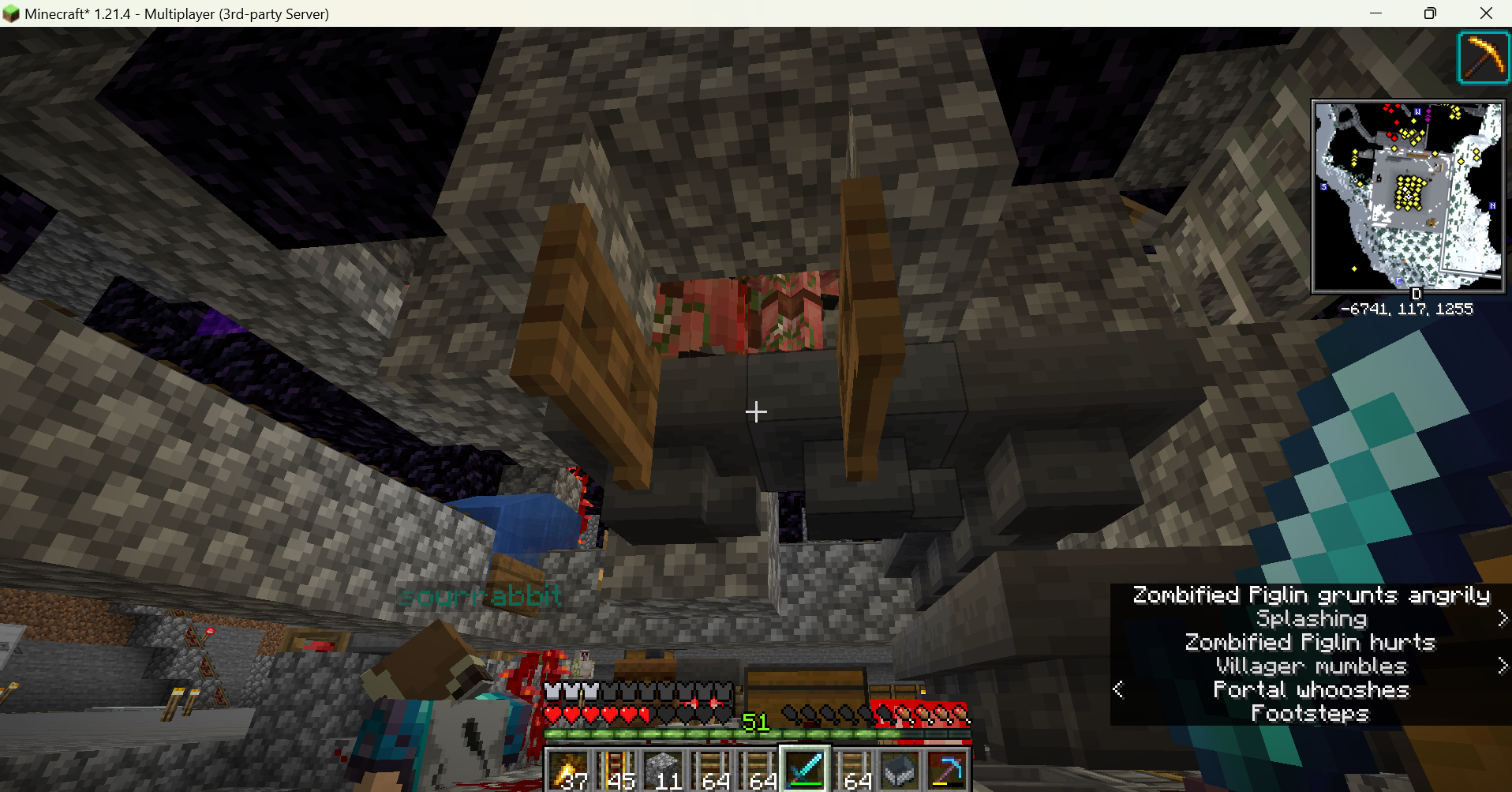Choose the cobblestone stack in the hotbar
Image resolution: width=1512 pixels, height=792 pixels.
point(663,770)
